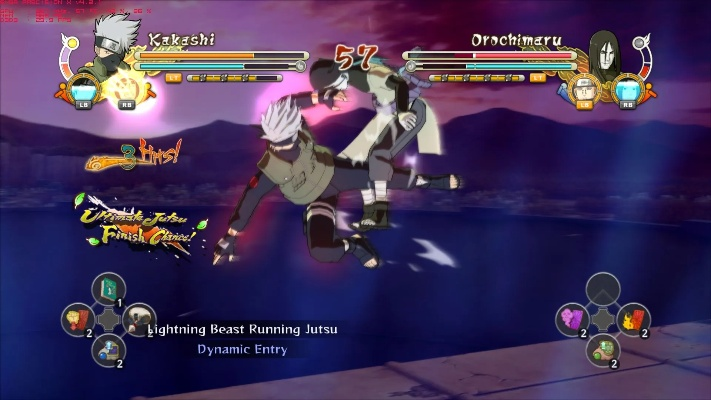The width and height of the screenshot is (711, 400).
Task: Use the flaming red tag item
Action: click(x=634, y=320)
